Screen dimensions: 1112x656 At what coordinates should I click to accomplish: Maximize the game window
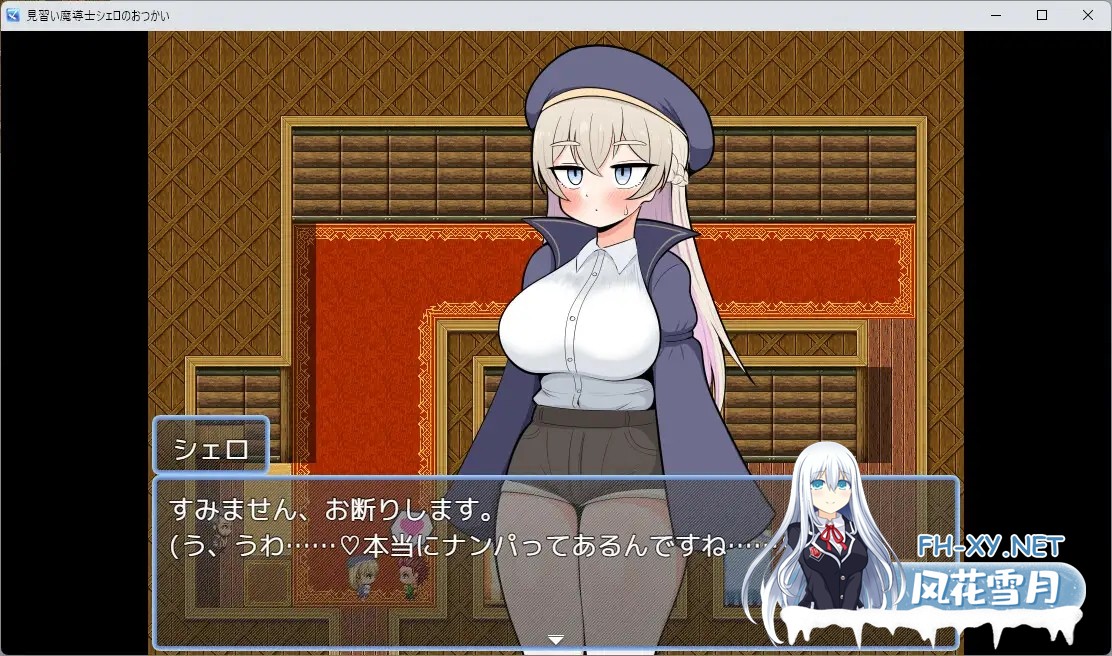pyautogui.click(x=1042, y=15)
